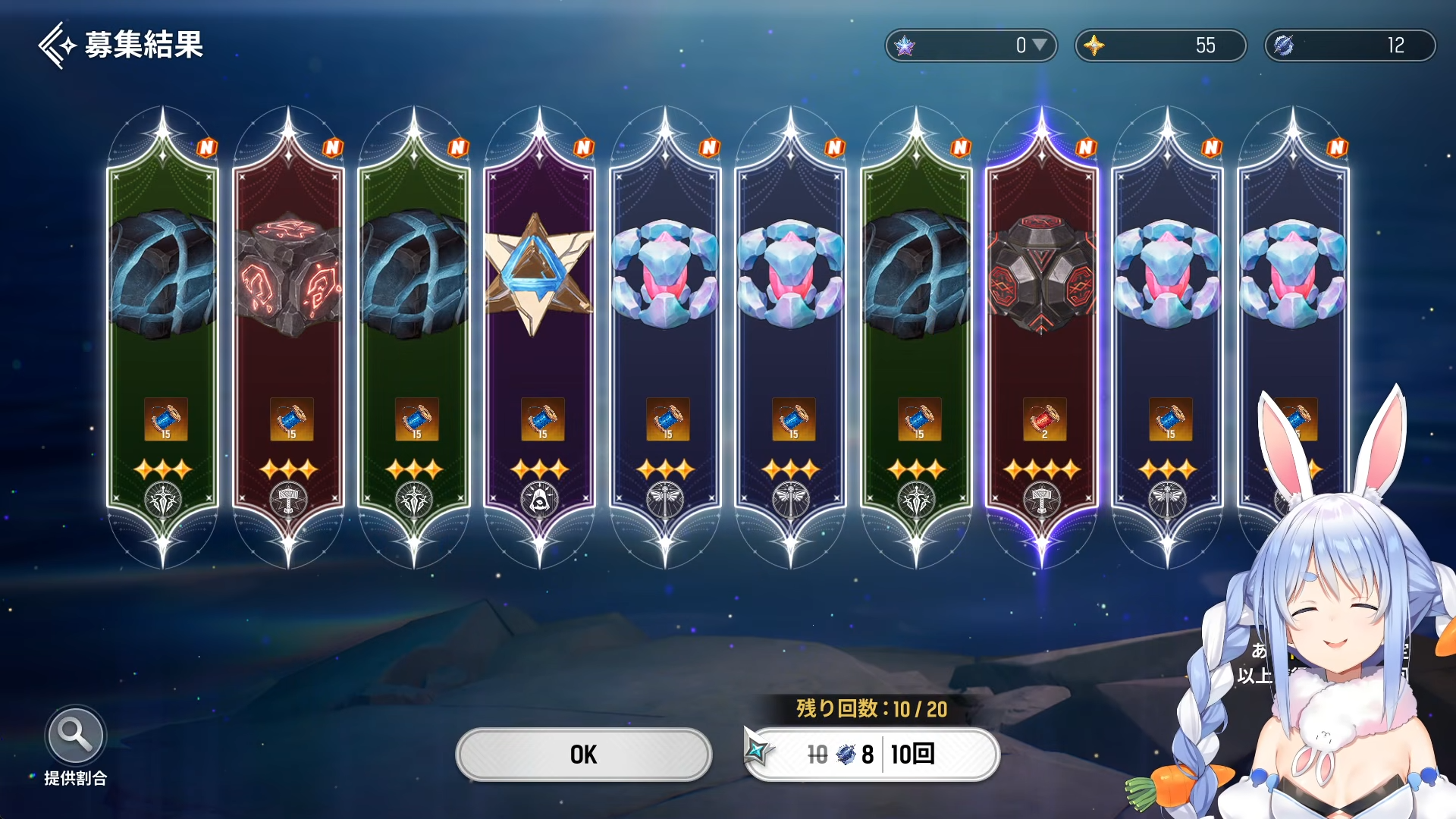Tap the gold star currency counter
The image size is (1456, 819).
click(1160, 45)
